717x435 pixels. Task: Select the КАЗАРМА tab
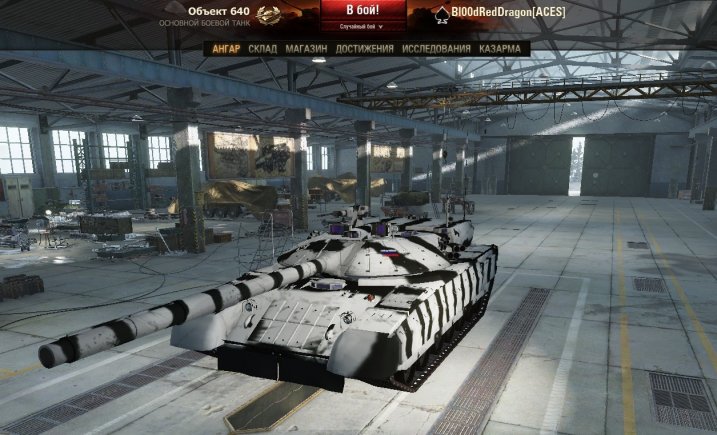click(499, 48)
